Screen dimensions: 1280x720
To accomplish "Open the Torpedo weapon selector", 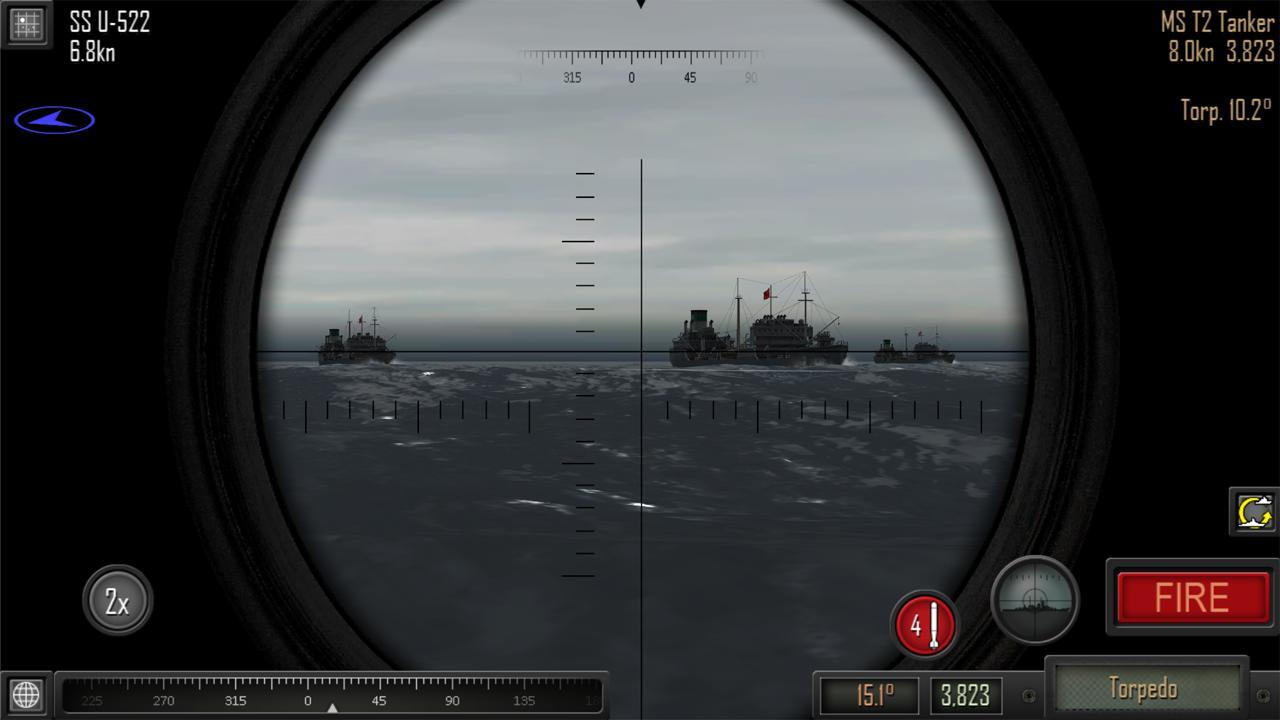I will [1146, 689].
